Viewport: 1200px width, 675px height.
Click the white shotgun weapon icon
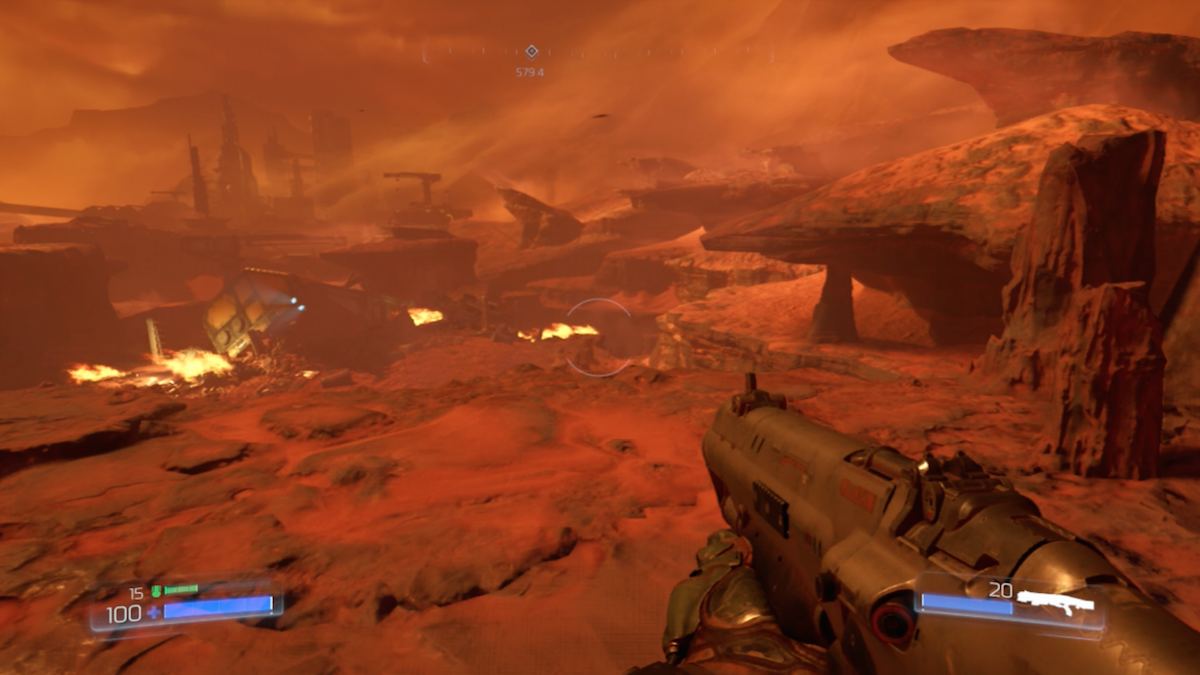coord(1056,601)
